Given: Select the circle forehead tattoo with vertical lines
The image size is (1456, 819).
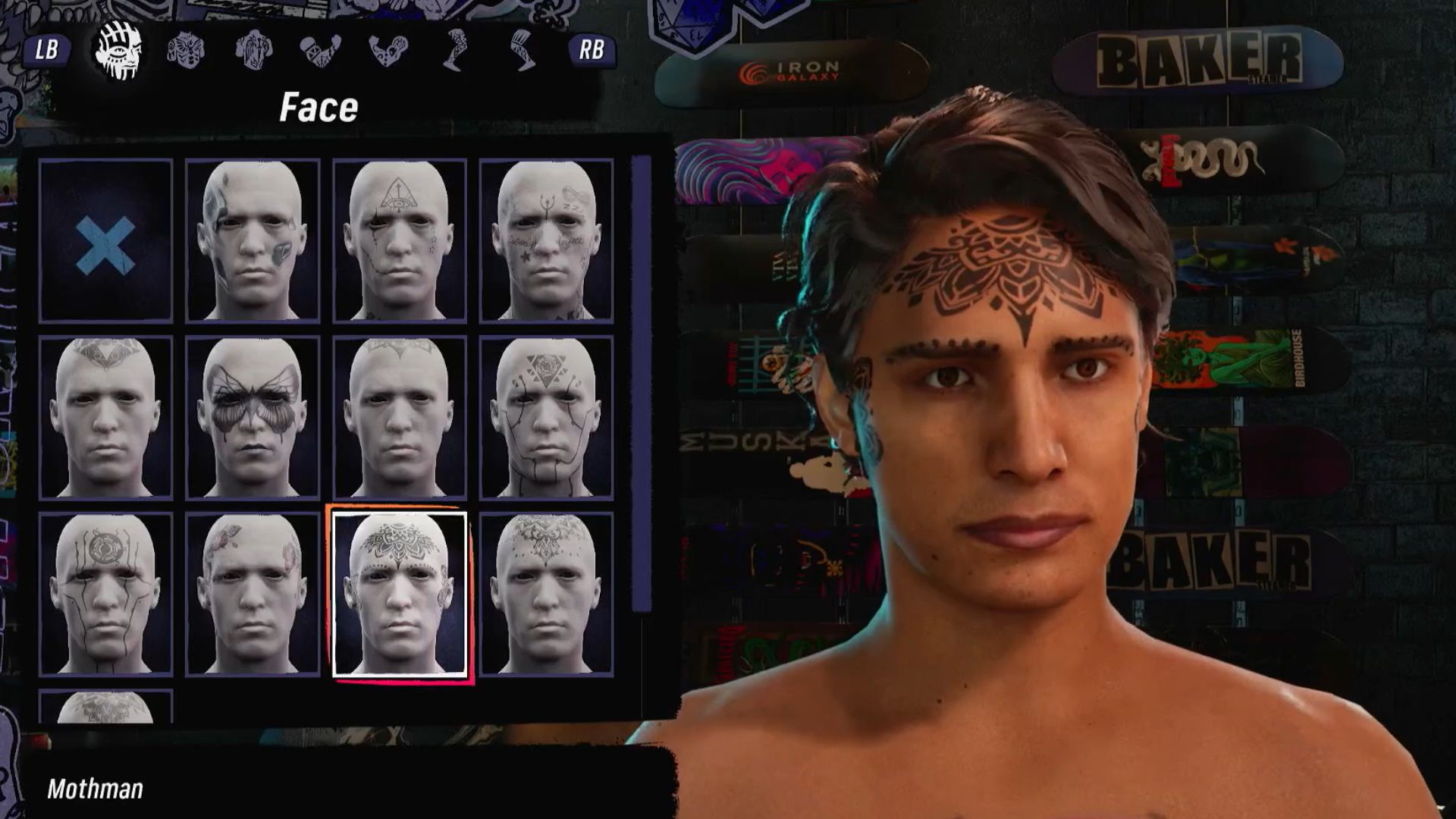Looking at the screenshot, I should tap(105, 593).
